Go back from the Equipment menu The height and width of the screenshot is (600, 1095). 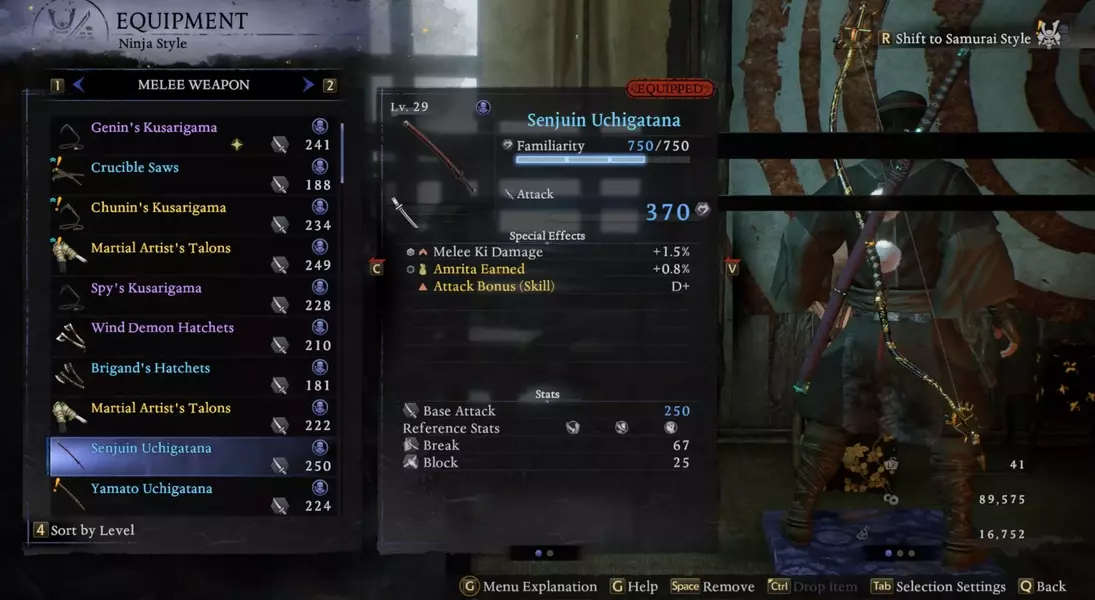click(x=1042, y=587)
